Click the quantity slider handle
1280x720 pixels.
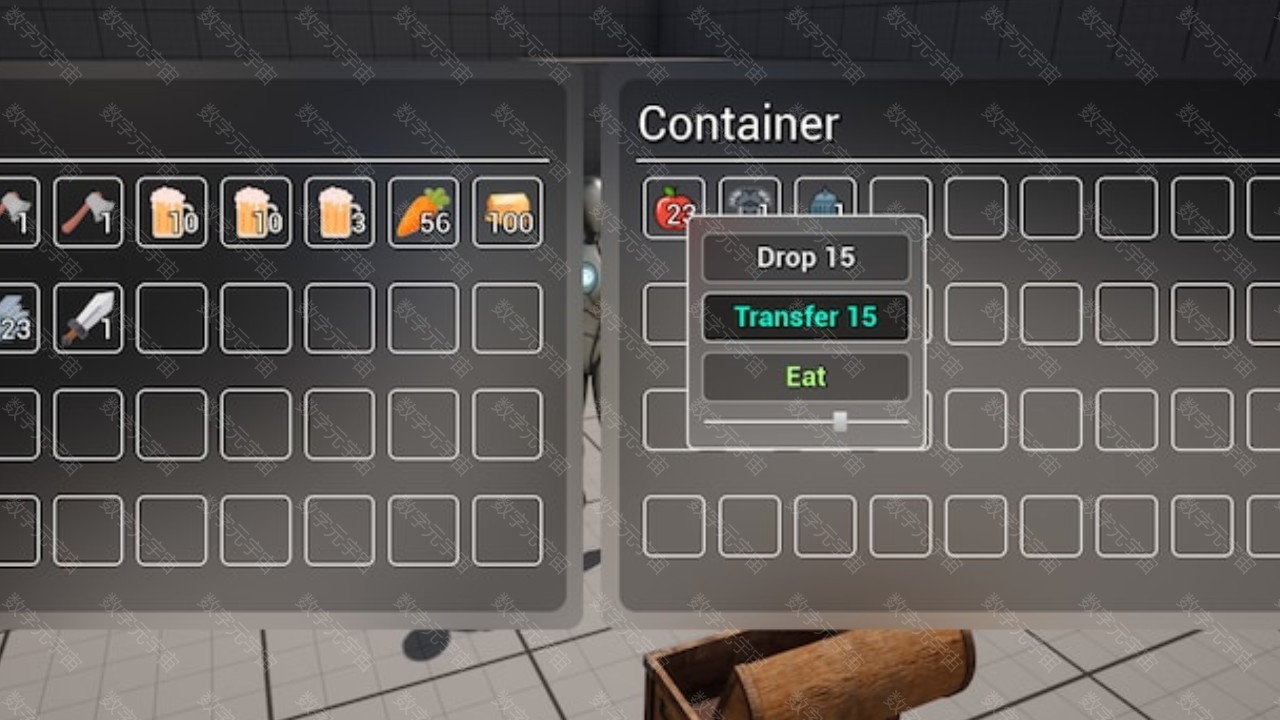tap(840, 422)
